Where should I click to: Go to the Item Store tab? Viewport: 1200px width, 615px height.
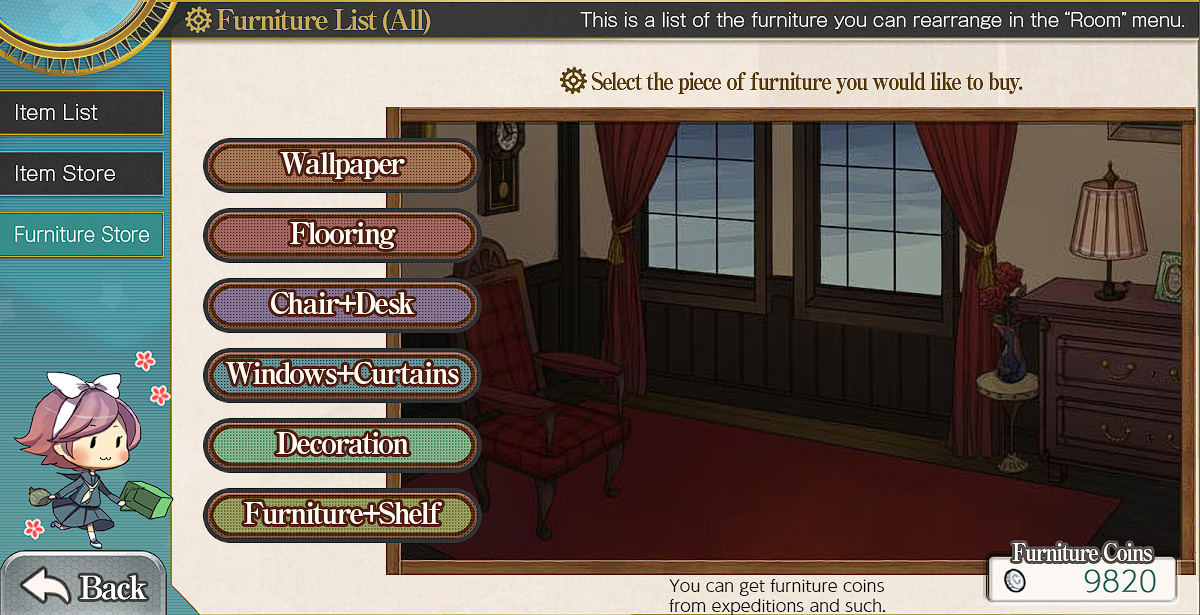pos(81,174)
